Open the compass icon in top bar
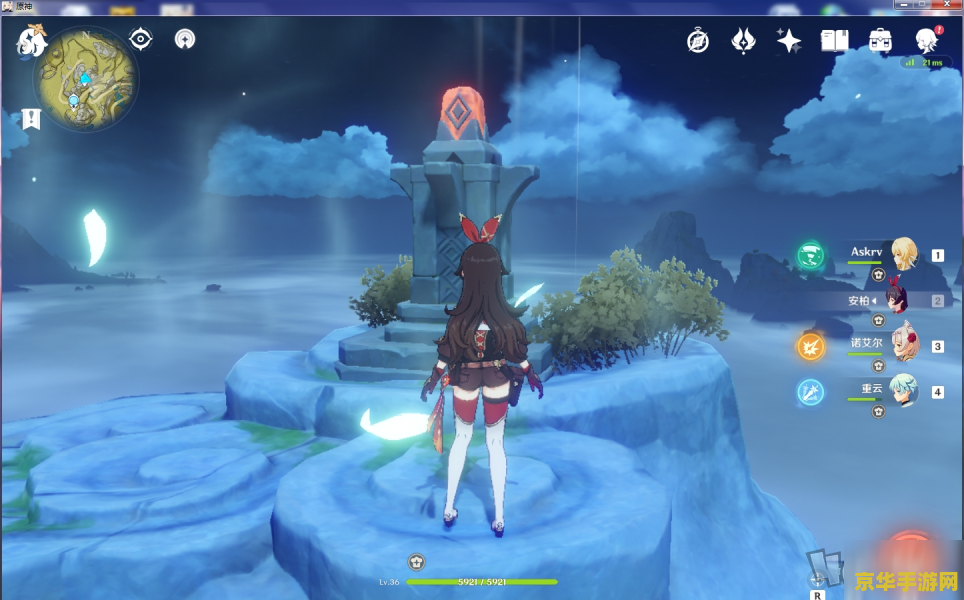The height and width of the screenshot is (600, 964). tap(698, 40)
